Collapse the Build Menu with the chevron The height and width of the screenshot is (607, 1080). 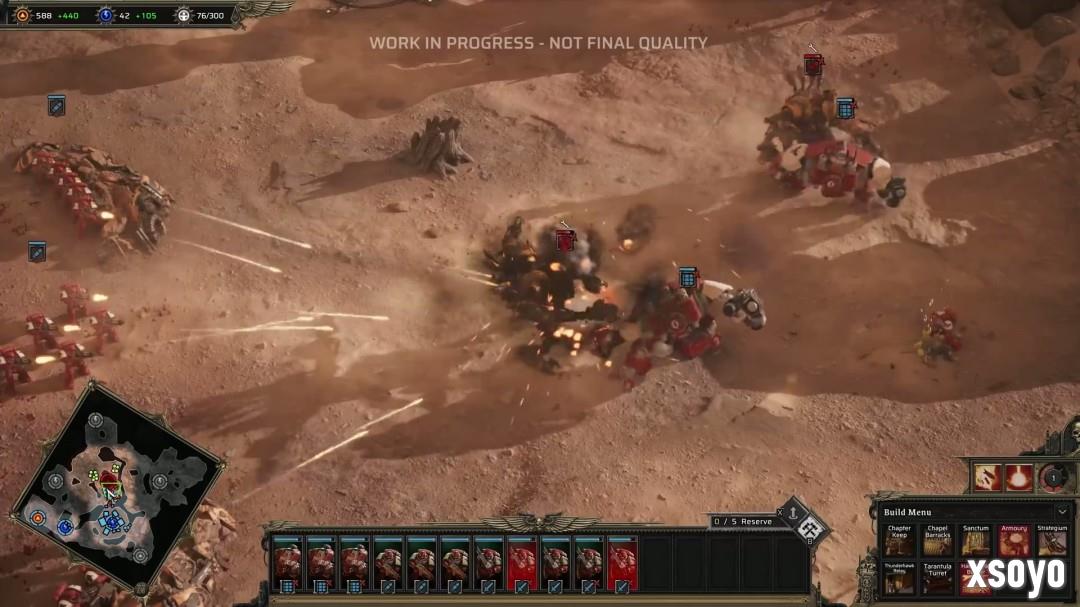click(x=1061, y=512)
